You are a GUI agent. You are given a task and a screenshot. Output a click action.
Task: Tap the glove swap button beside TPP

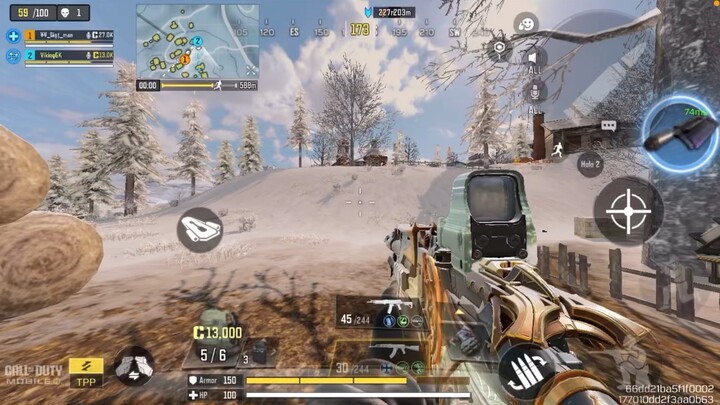[x=133, y=366]
